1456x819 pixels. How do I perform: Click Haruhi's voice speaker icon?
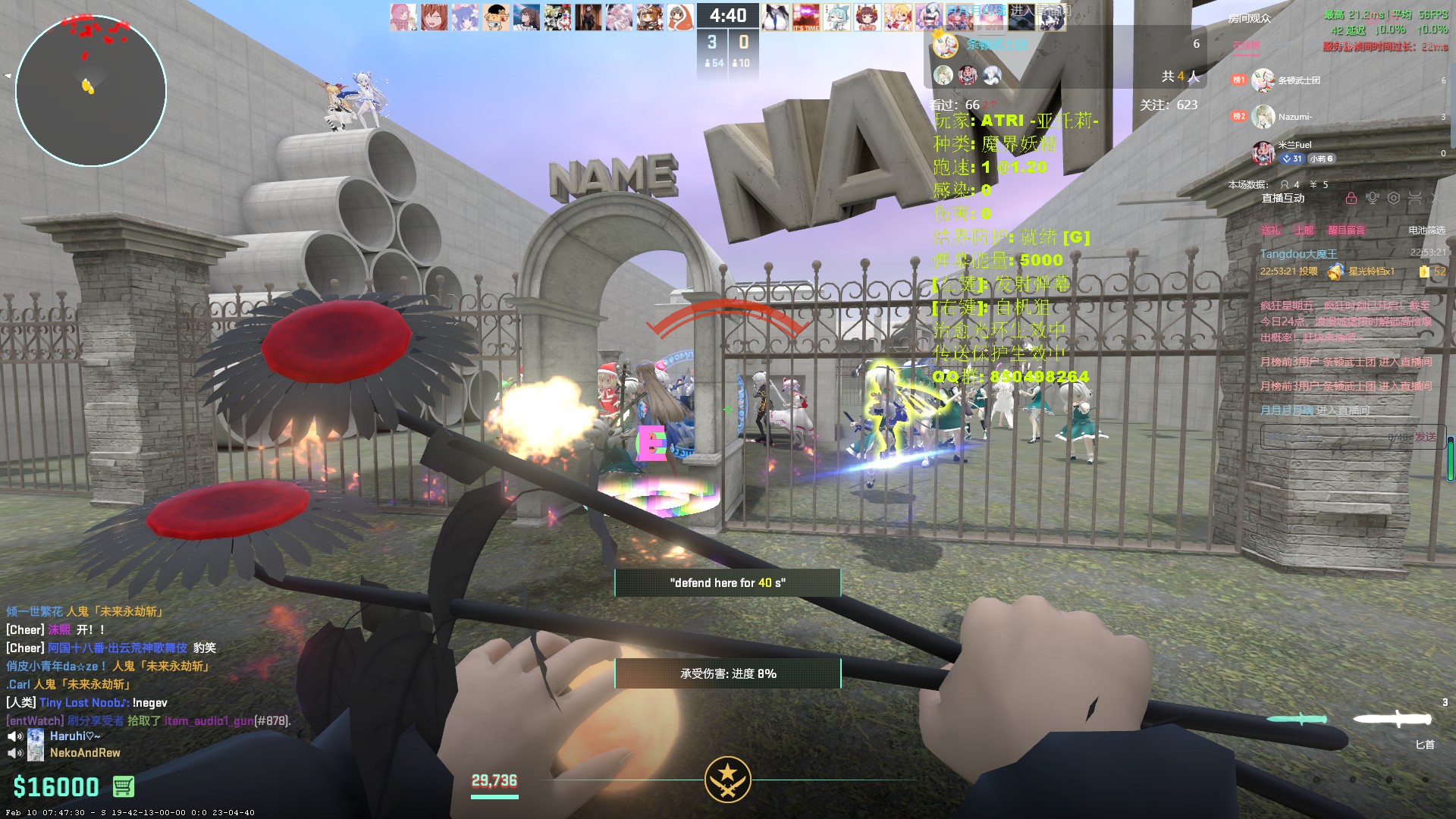tap(14, 736)
